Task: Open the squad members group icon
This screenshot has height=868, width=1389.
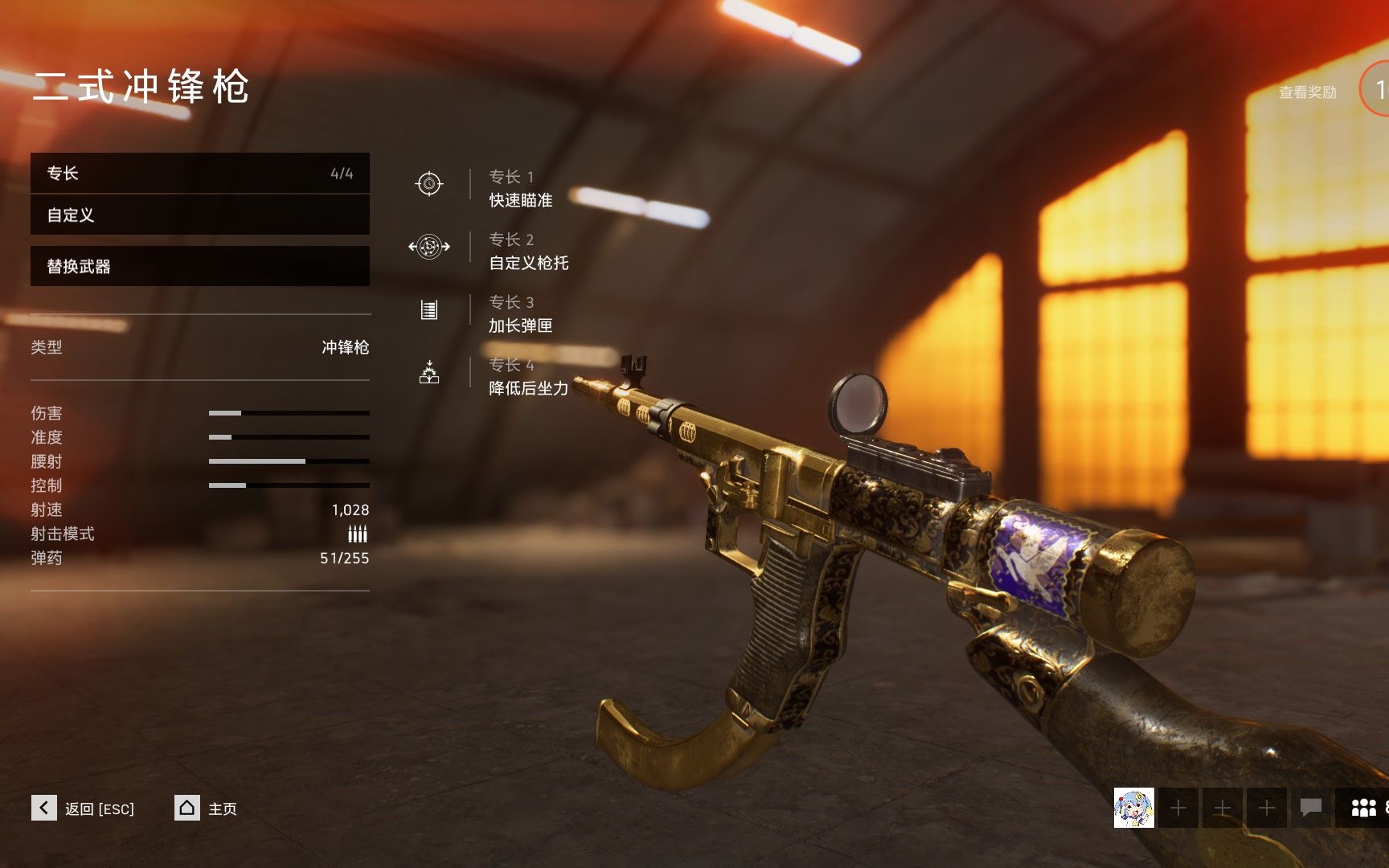Action: click(x=1363, y=808)
